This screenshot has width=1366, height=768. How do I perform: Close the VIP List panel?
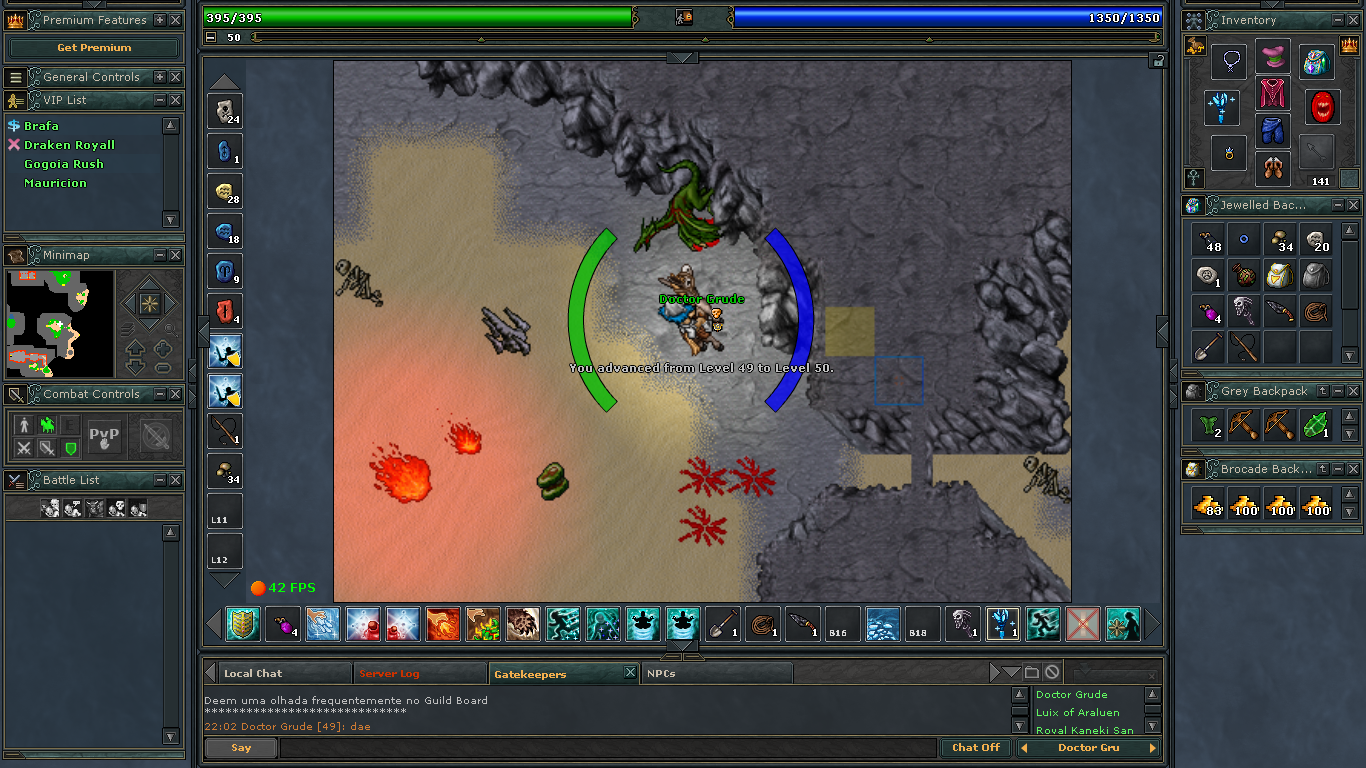coord(175,100)
